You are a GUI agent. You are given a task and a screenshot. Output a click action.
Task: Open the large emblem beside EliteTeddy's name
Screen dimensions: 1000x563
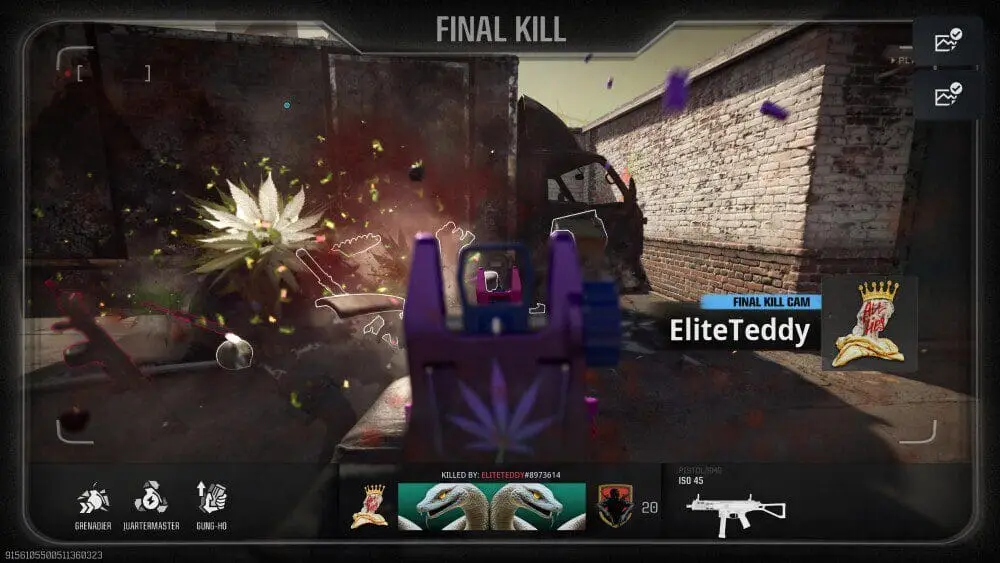click(x=869, y=324)
